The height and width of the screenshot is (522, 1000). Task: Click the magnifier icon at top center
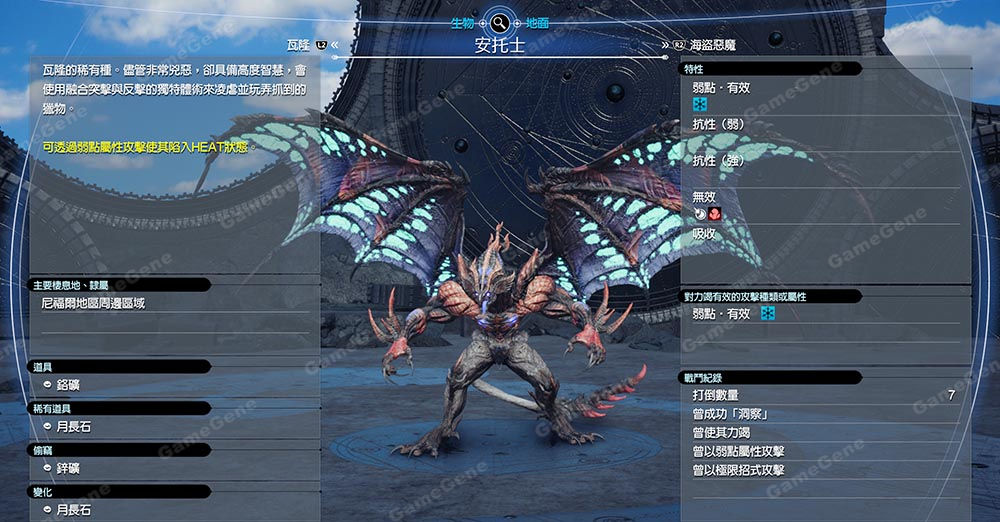499,20
